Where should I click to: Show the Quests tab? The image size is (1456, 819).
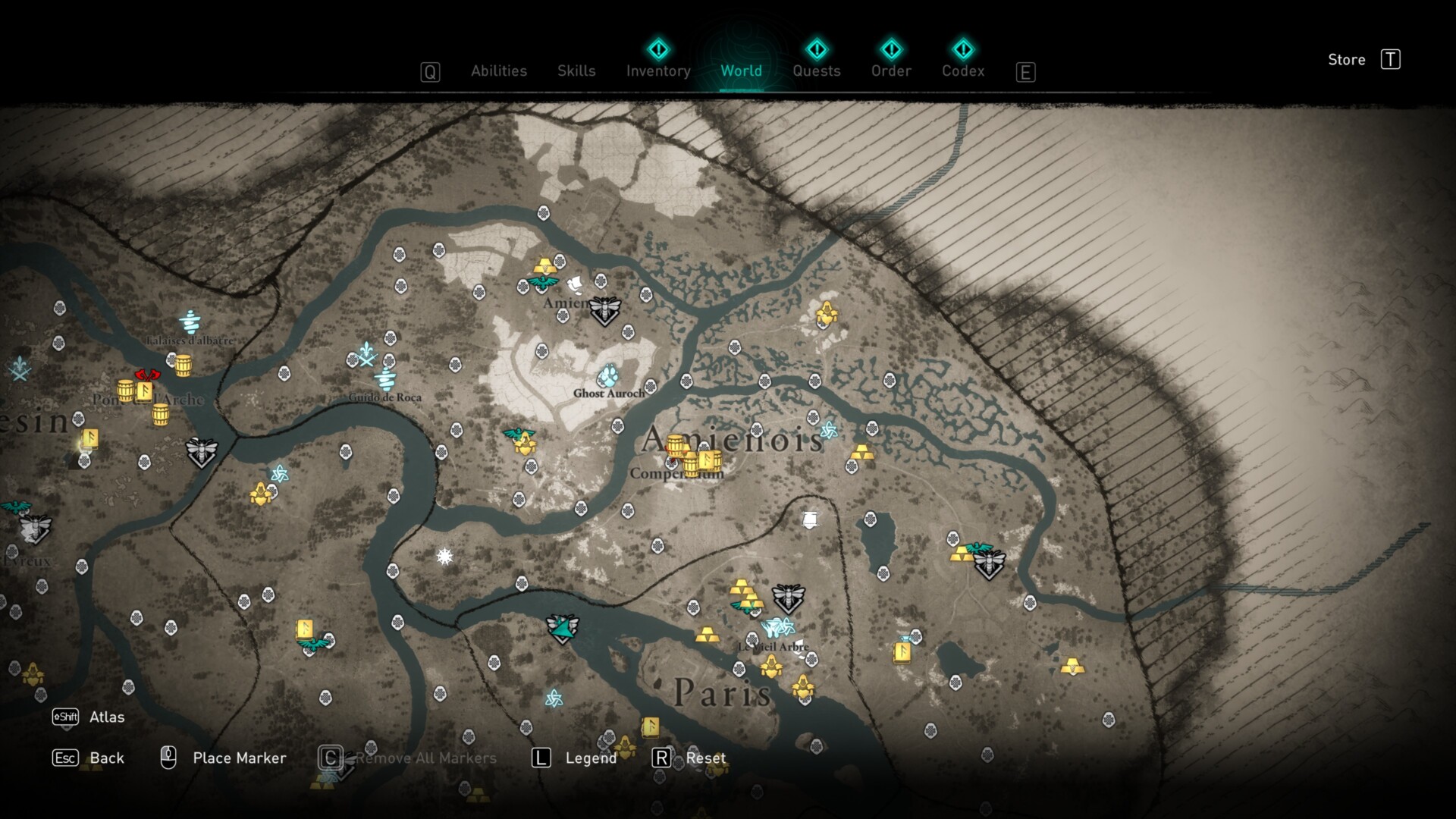click(817, 71)
